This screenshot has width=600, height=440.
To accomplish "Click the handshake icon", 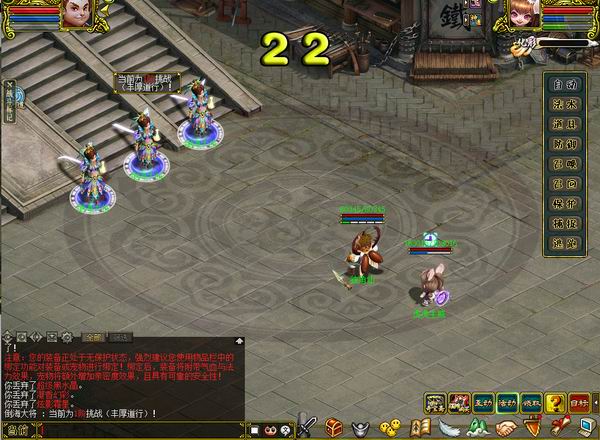I will (506, 429).
